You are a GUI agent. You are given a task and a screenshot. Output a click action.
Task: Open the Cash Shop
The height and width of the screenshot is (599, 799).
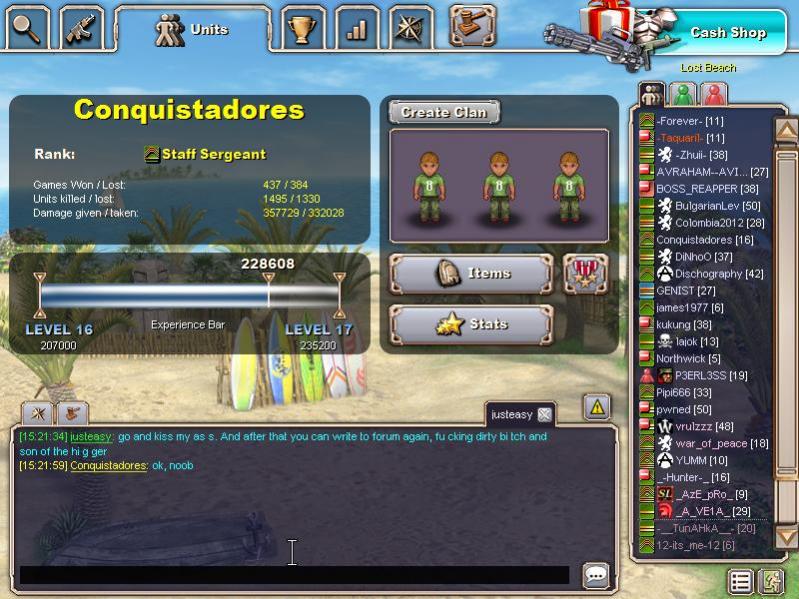click(x=727, y=33)
